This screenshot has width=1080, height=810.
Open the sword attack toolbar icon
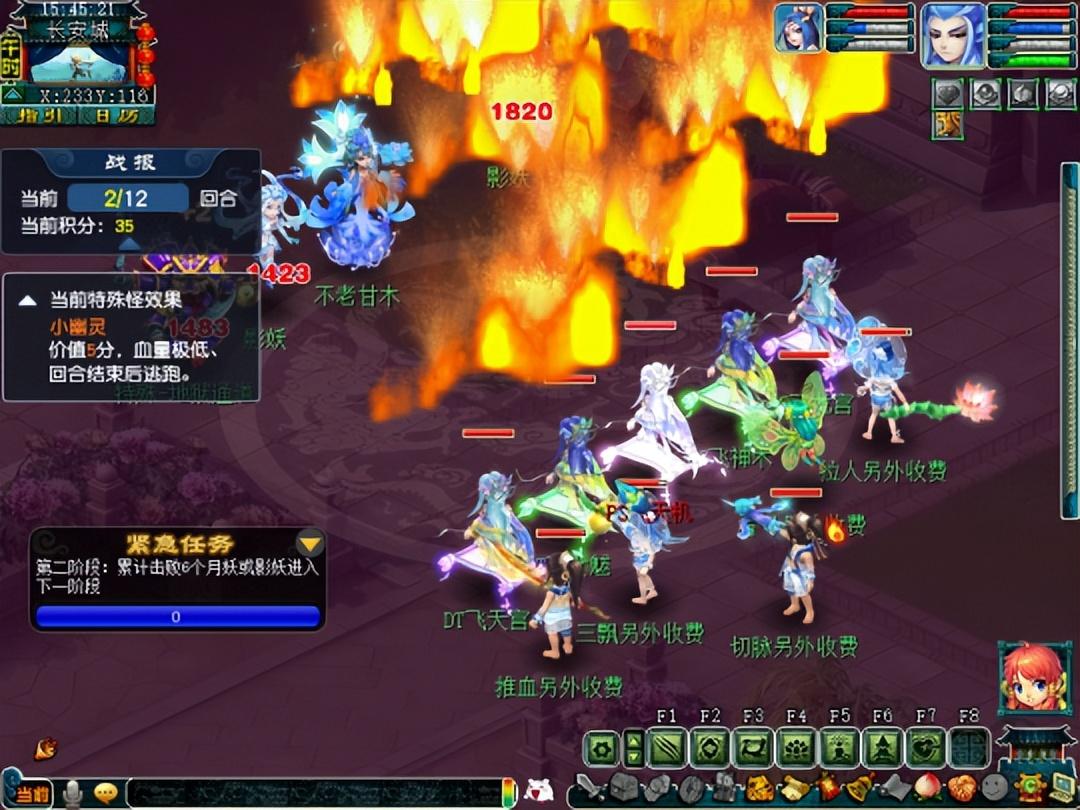[593, 789]
